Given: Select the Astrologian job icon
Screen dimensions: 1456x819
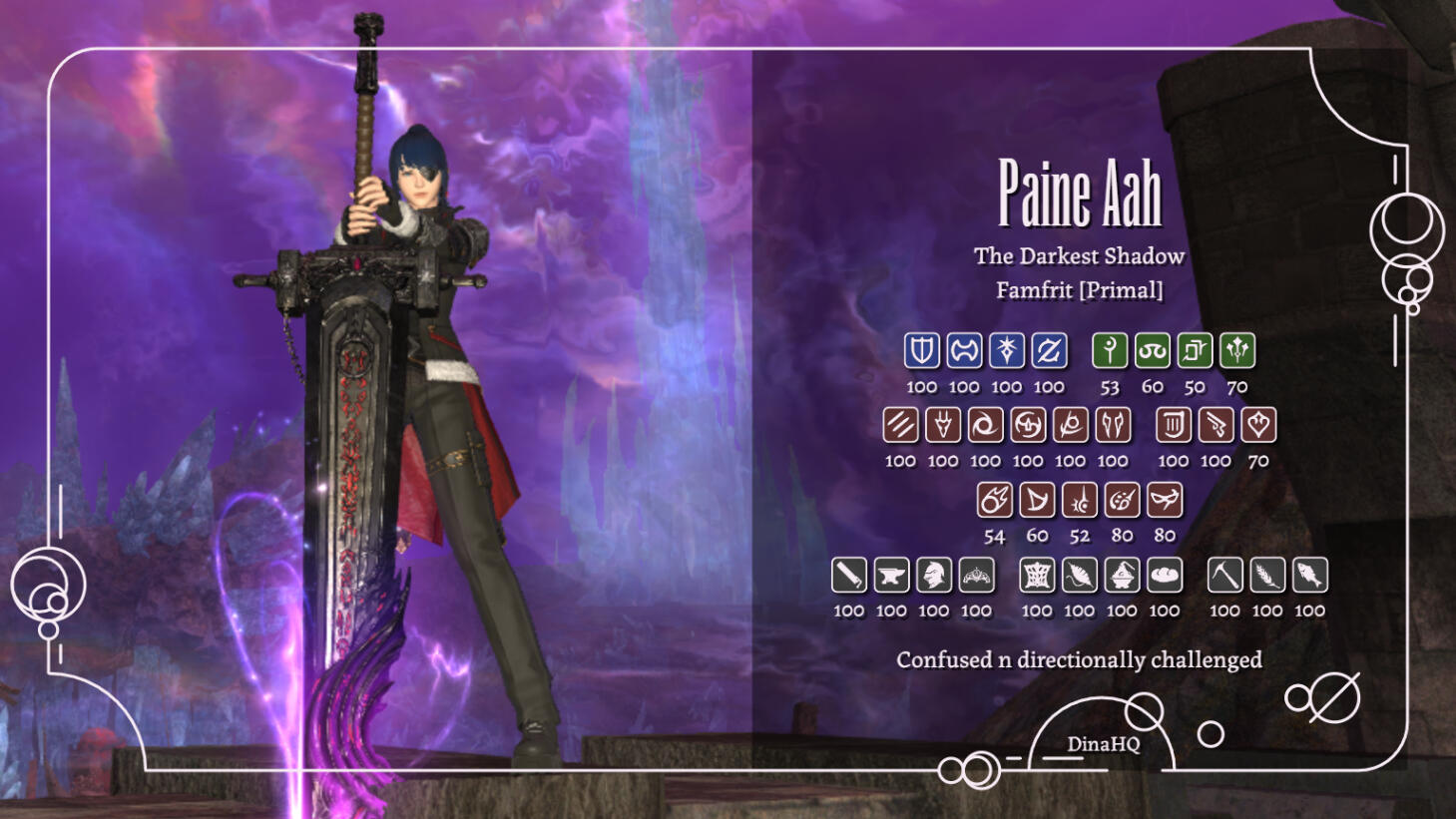Looking at the screenshot, I should pos(1195,350).
